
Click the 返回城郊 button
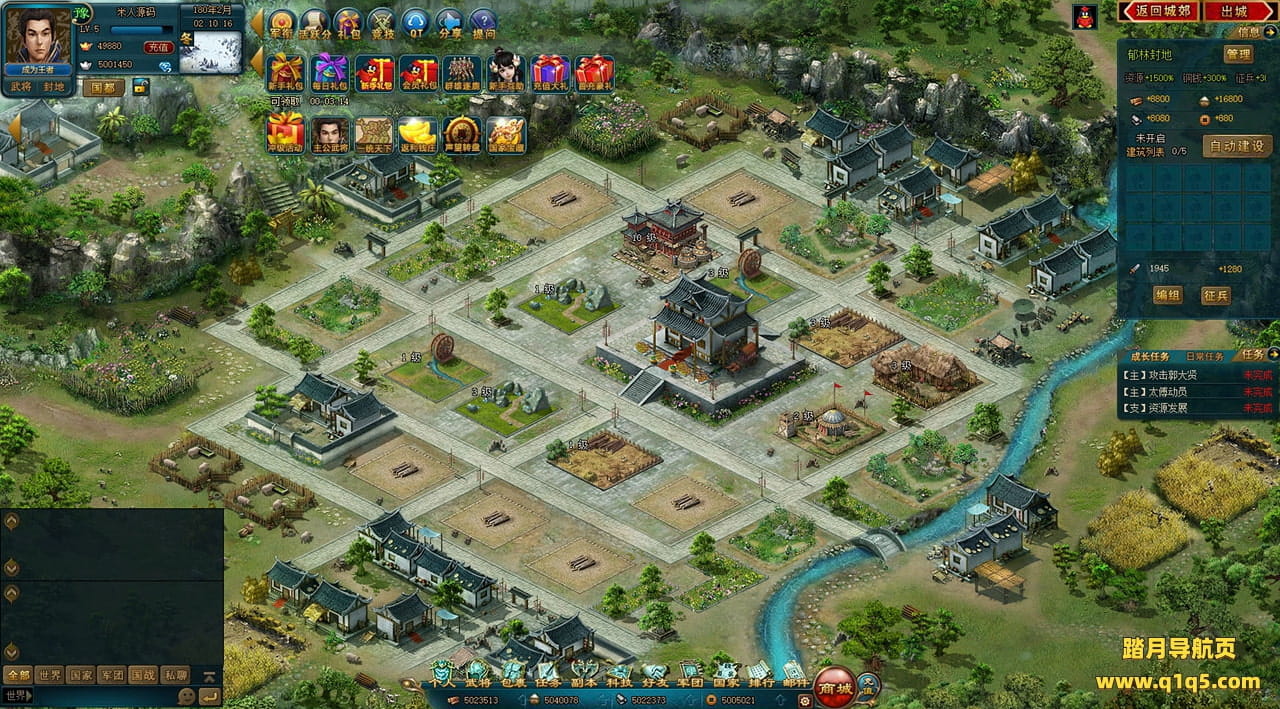(x=1158, y=12)
